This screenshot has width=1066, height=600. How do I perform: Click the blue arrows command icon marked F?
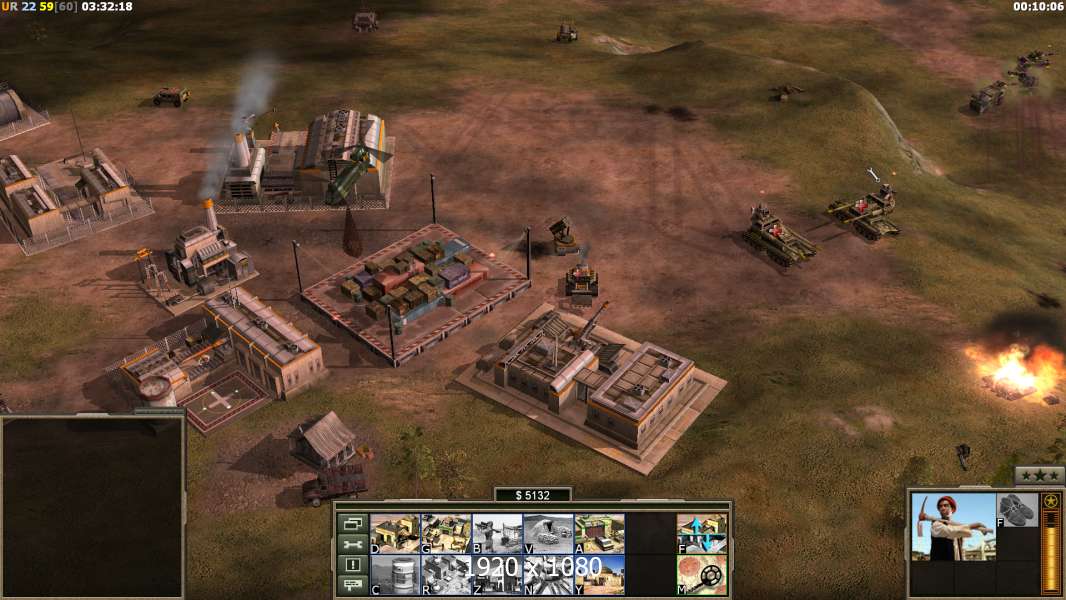(x=702, y=533)
